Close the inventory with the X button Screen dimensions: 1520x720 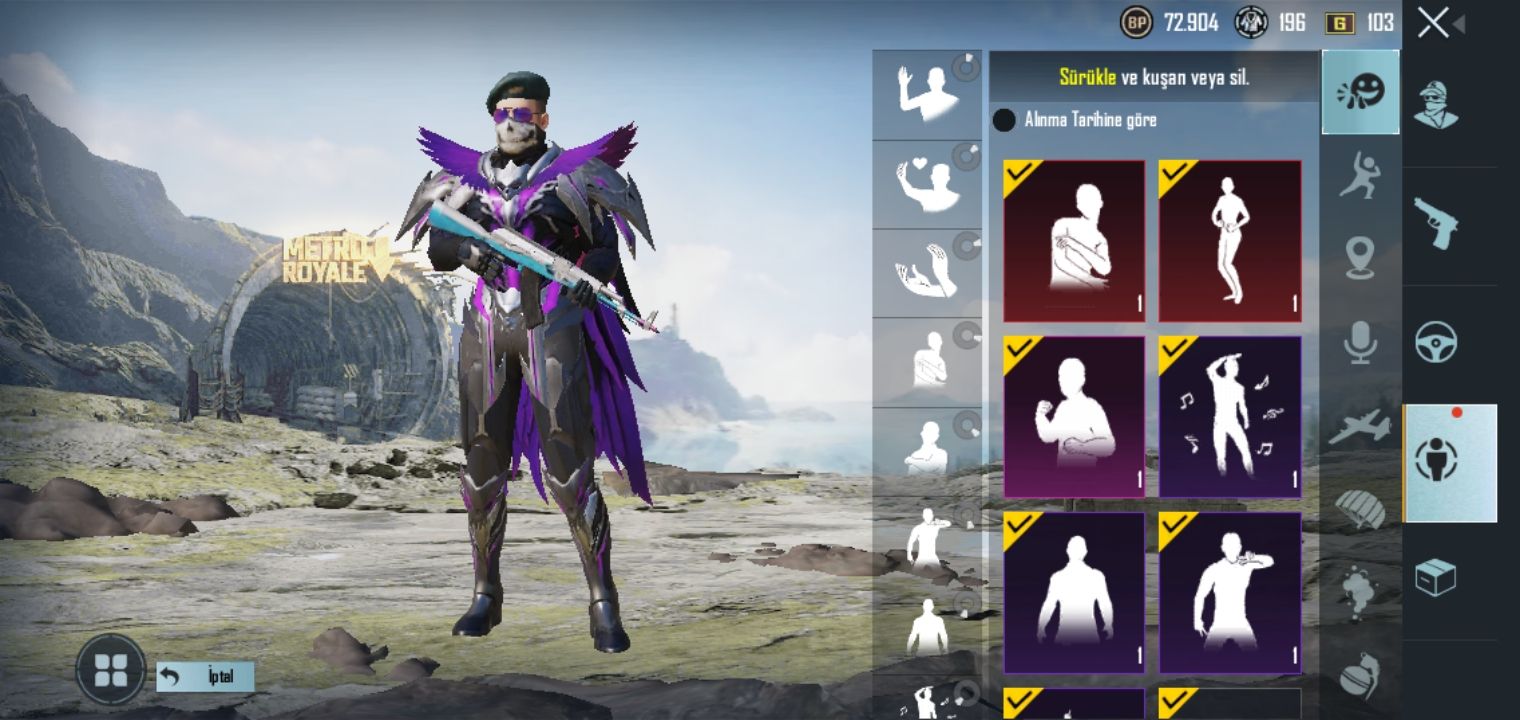click(x=1433, y=23)
